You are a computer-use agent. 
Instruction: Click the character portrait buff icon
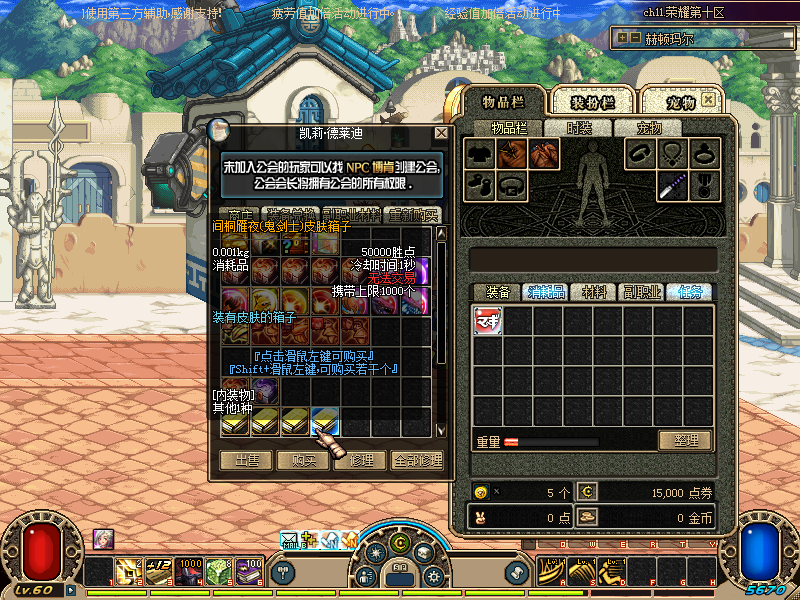point(103,538)
